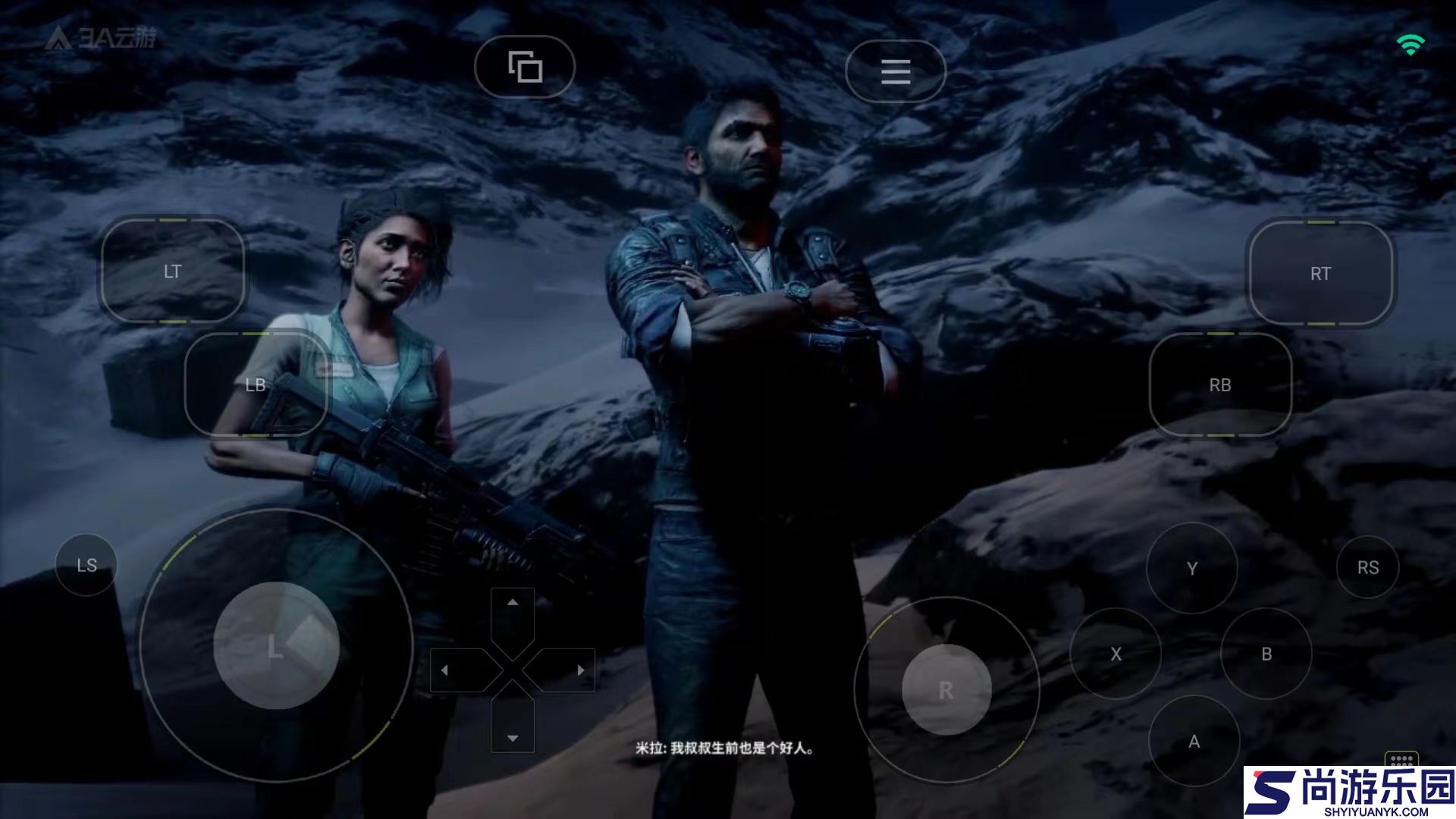Tap the virtual B button
Viewport: 1456px width, 819px height.
click(1266, 654)
